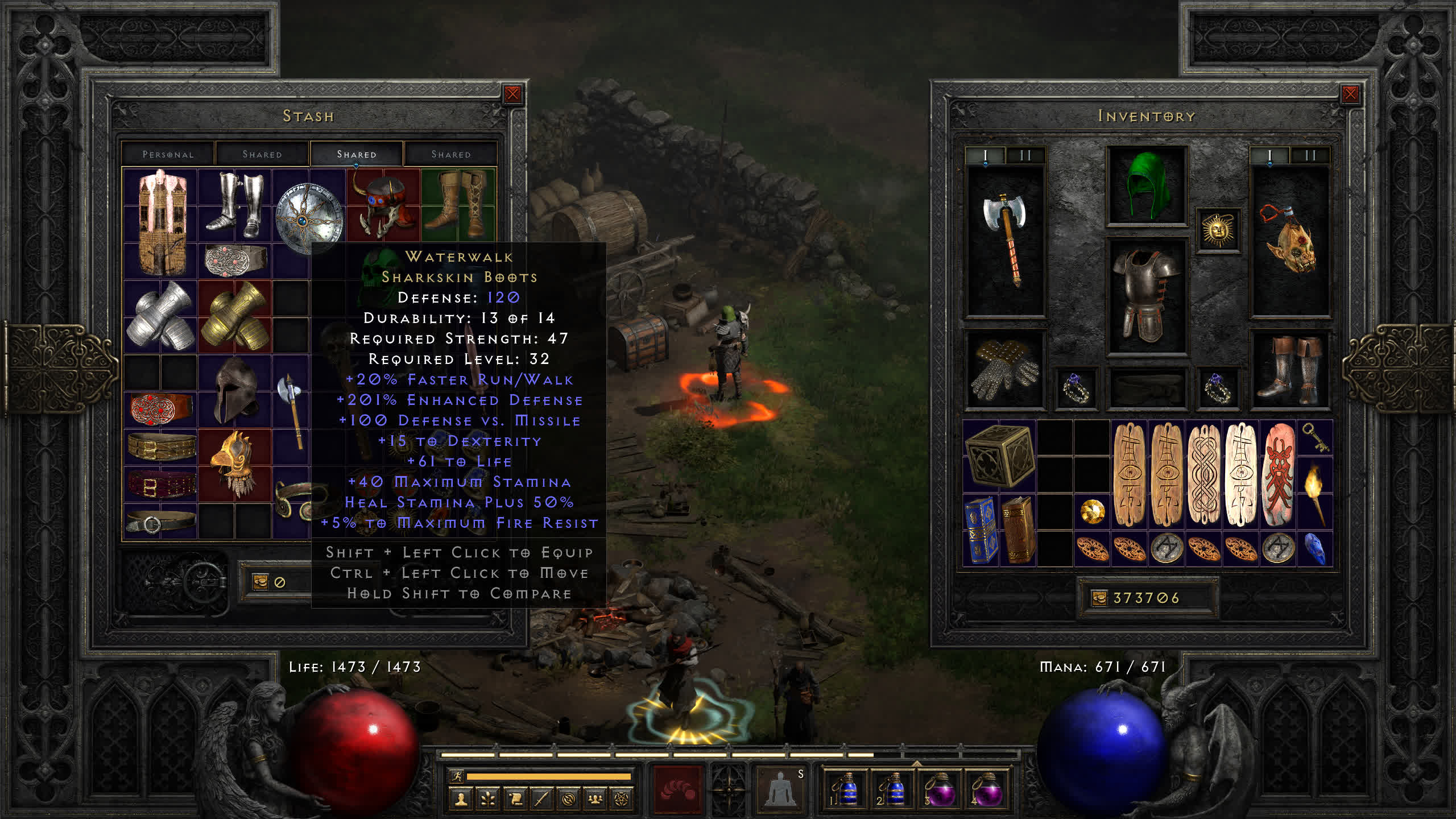Select the equipped shrunken head off-hand
1456x819 pixels.
tap(1290, 239)
